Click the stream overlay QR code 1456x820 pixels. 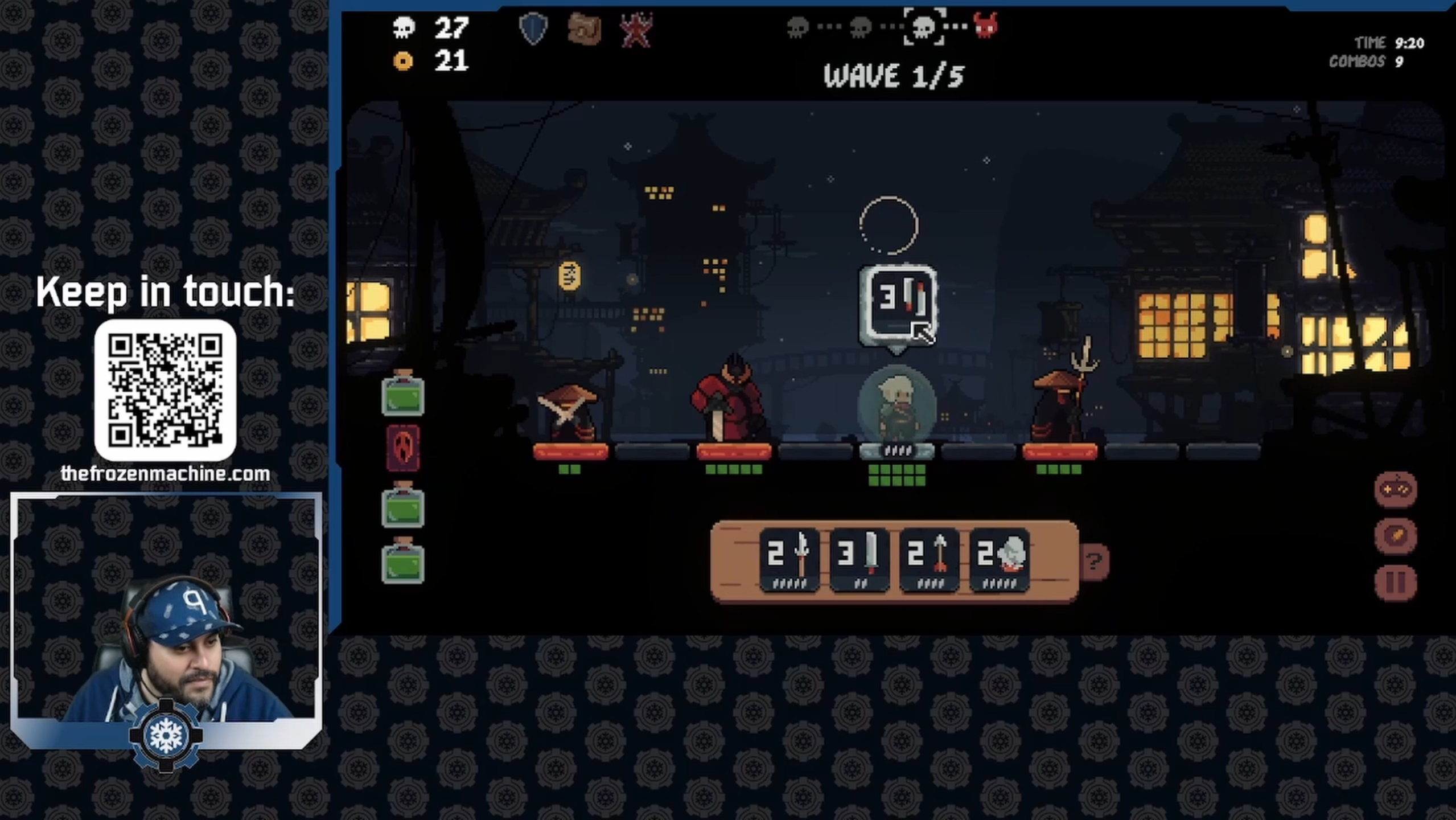165,391
